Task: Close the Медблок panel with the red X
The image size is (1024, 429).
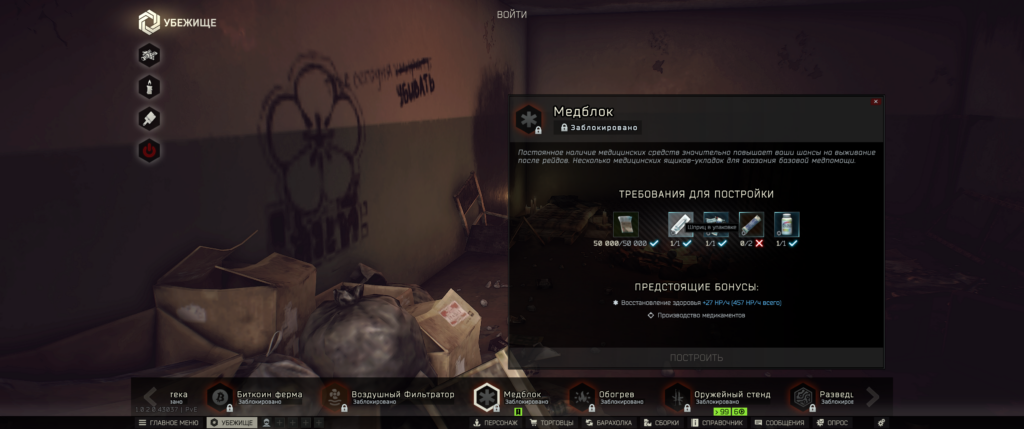Action: coord(876,101)
